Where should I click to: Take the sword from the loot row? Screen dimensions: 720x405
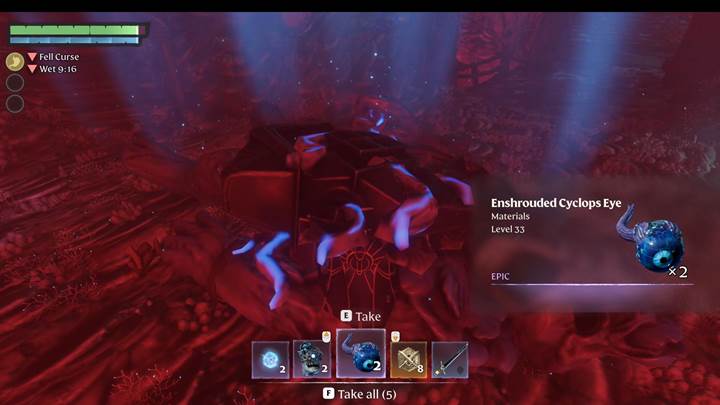click(x=449, y=359)
